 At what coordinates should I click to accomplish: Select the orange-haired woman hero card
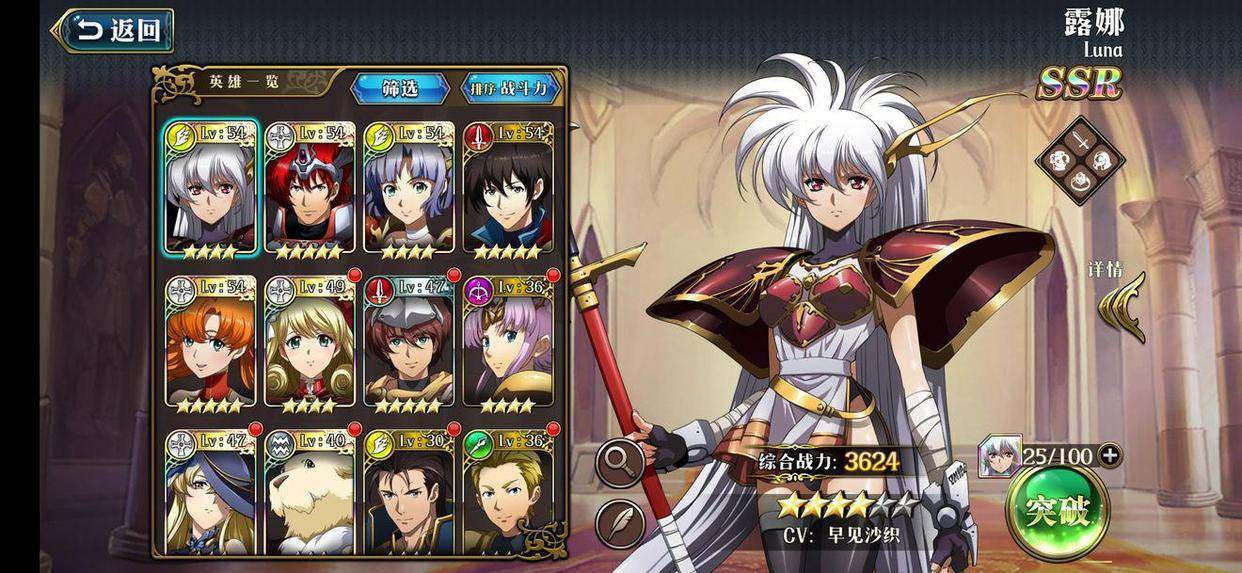[x=210, y=342]
